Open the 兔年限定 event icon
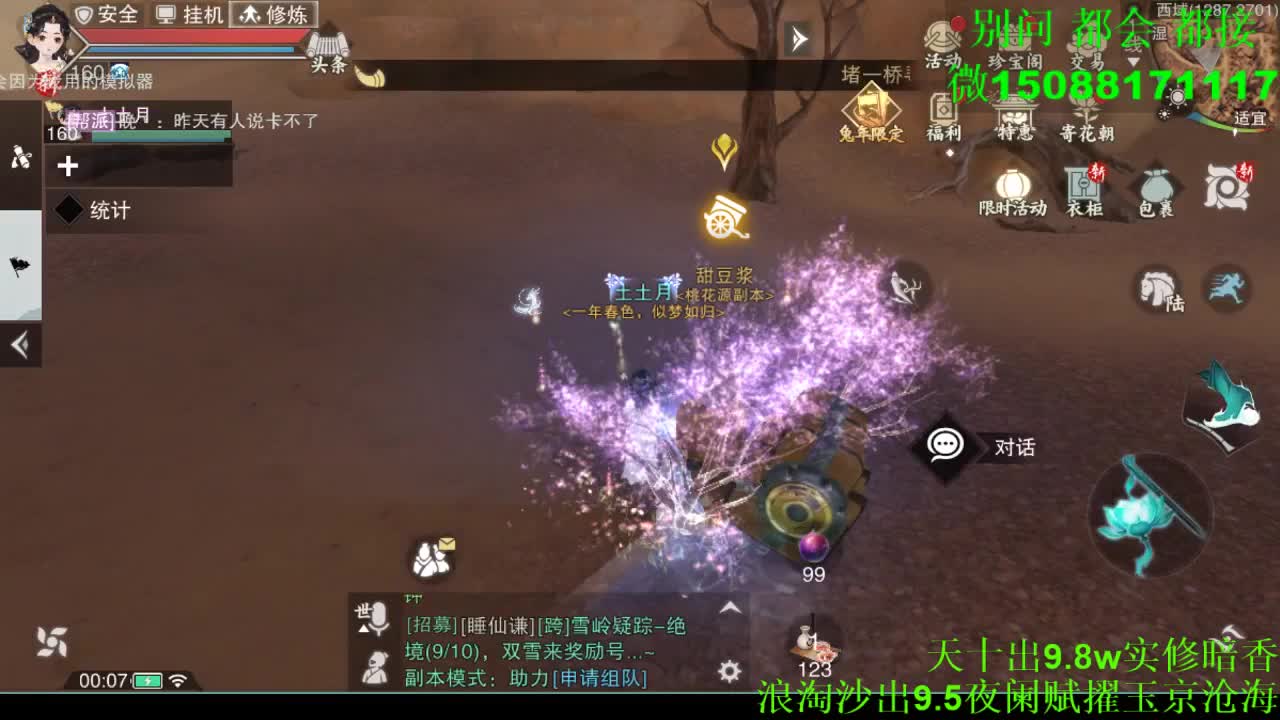Image resolution: width=1280 pixels, height=720 pixels. (x=869, y=105)
